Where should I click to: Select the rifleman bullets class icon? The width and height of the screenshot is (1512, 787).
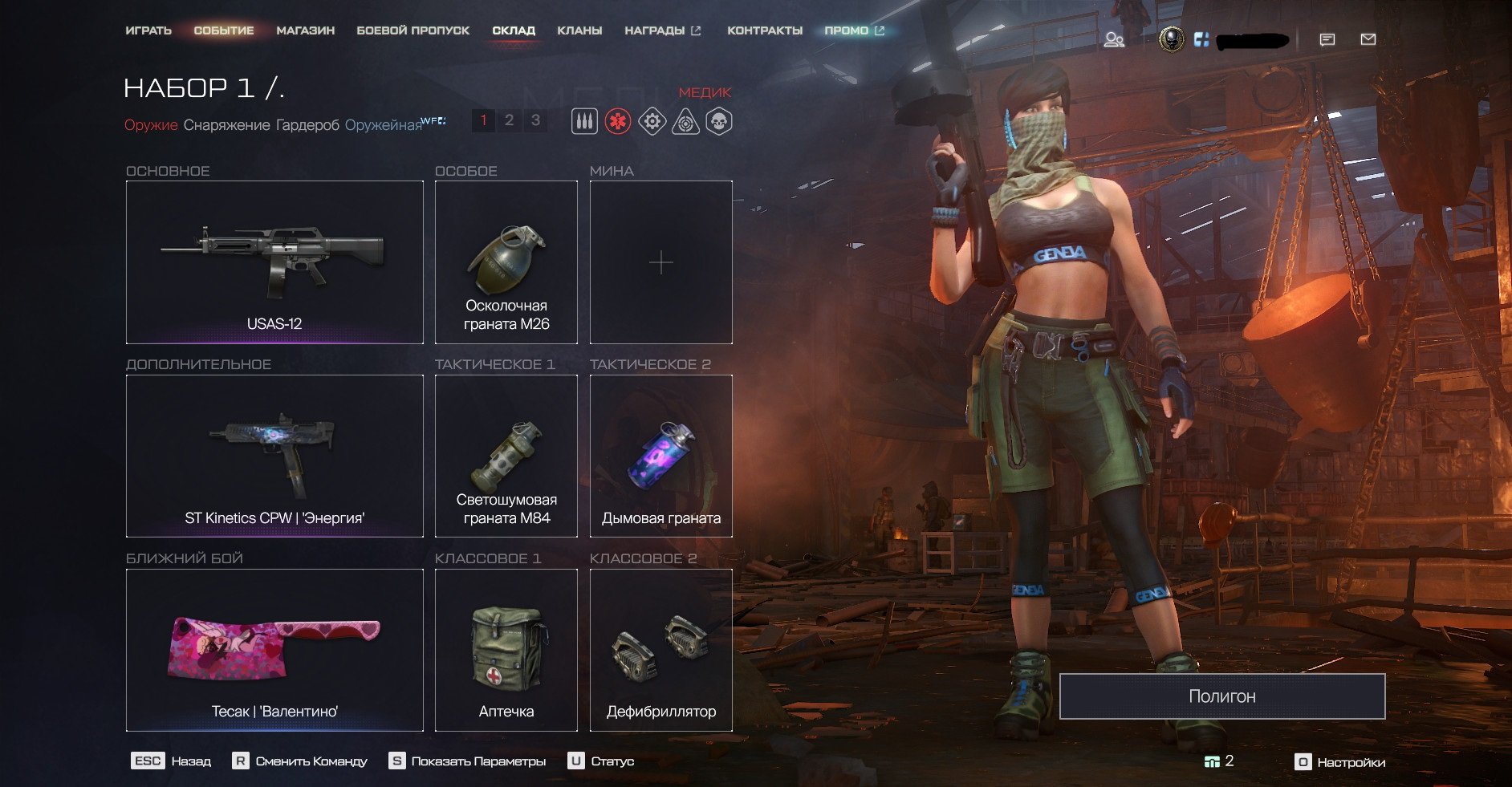584,122
